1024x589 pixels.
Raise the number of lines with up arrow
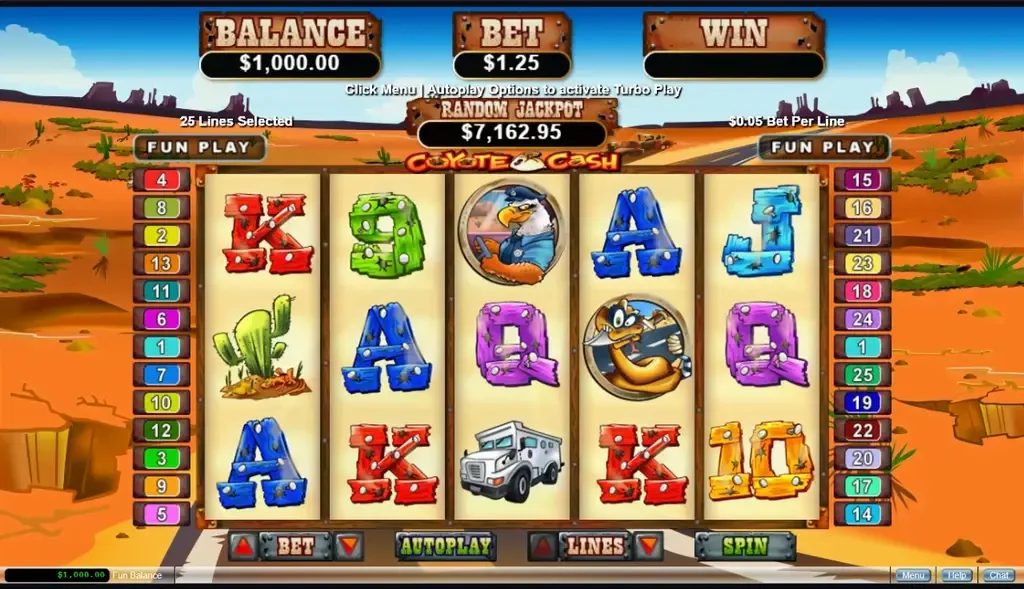click(540, 546)
